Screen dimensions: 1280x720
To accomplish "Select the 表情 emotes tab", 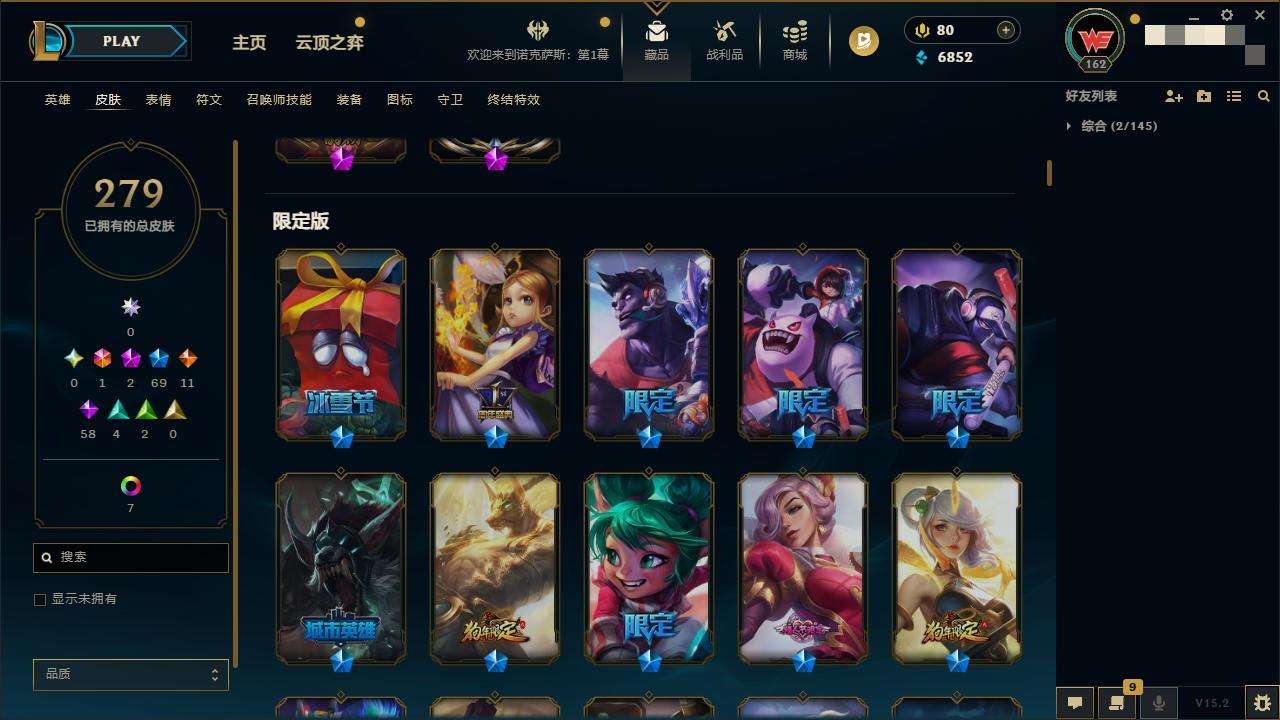I will pyautogui.click(x=158, y=100).
